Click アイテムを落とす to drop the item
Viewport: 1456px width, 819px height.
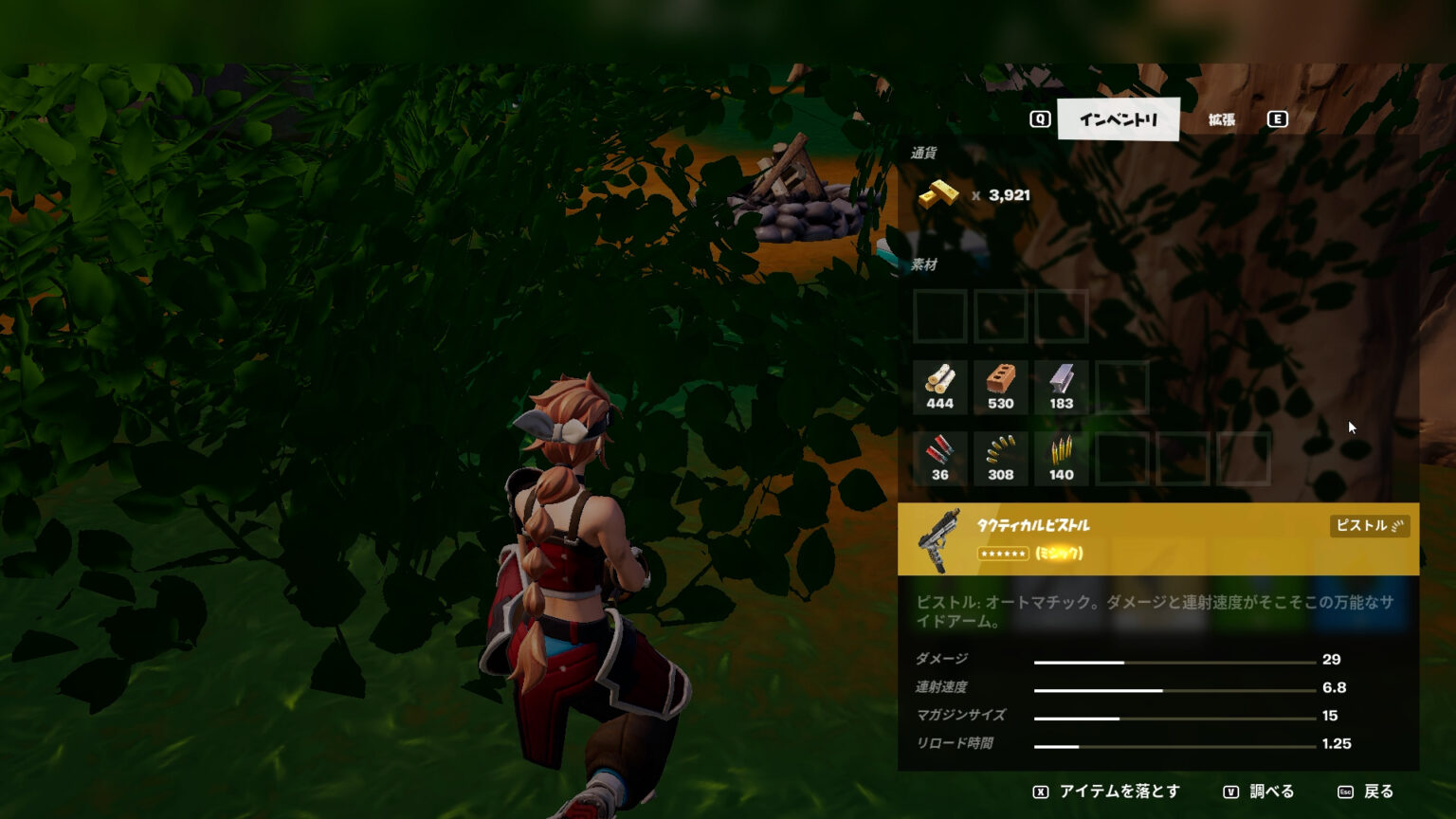tap(1107, 792)
